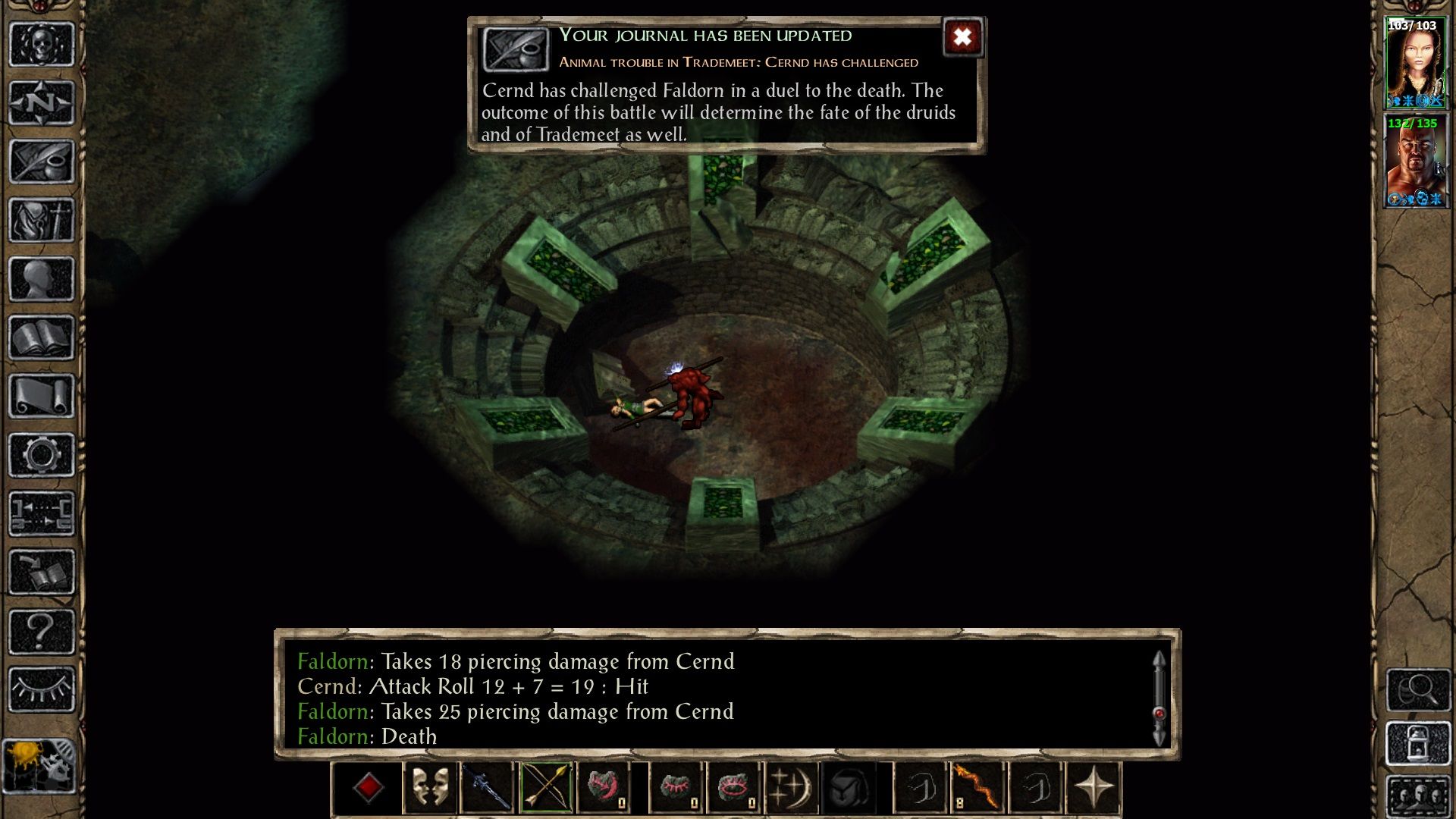
Task: Open the journal from the quill notification icon
Action: 516,50
